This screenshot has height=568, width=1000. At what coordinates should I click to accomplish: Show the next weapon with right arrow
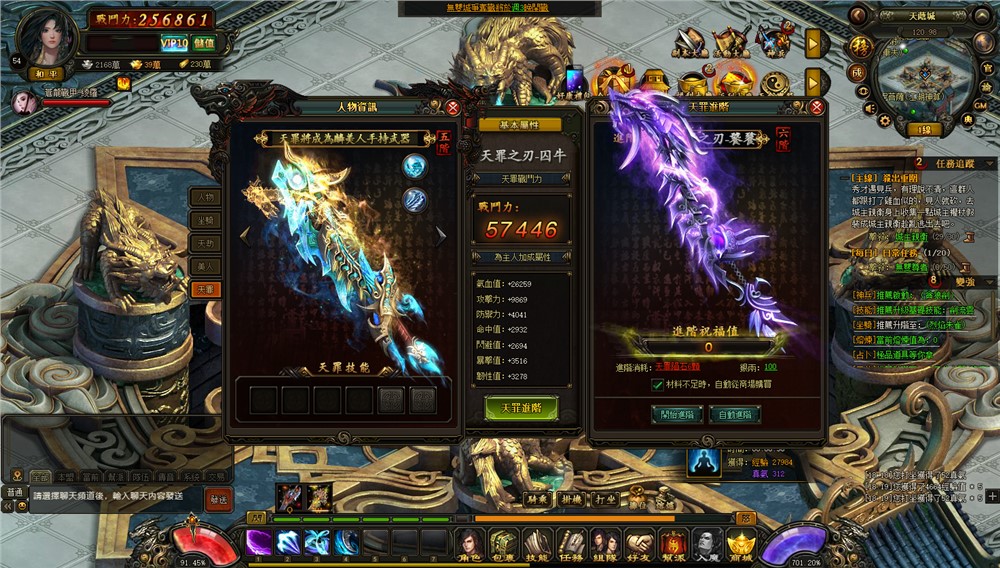pos(440,236)
